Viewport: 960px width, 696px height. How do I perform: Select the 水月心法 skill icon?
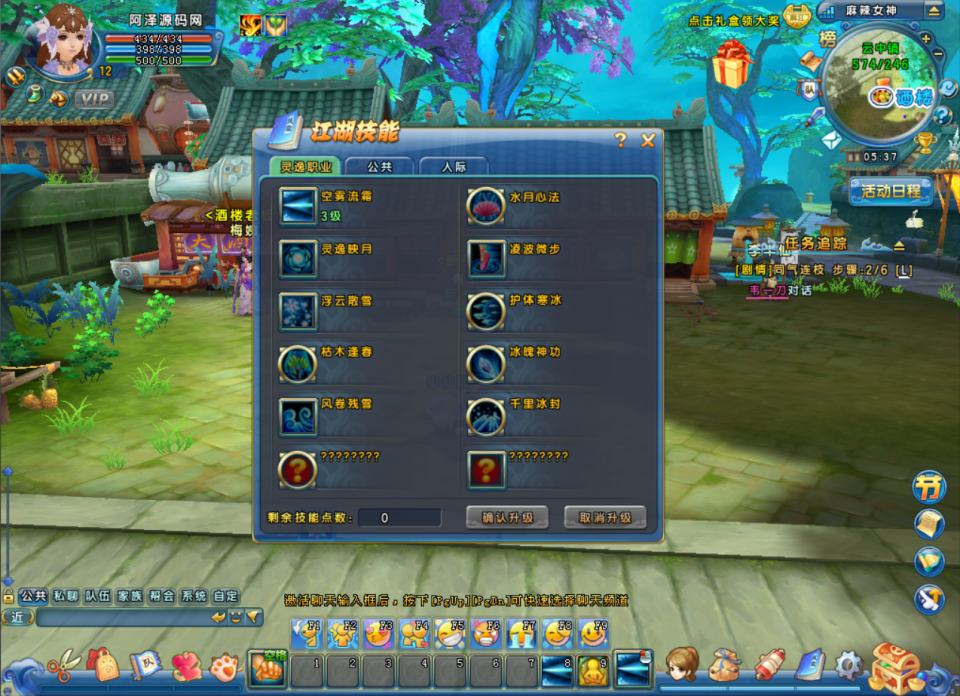(485, 205)
